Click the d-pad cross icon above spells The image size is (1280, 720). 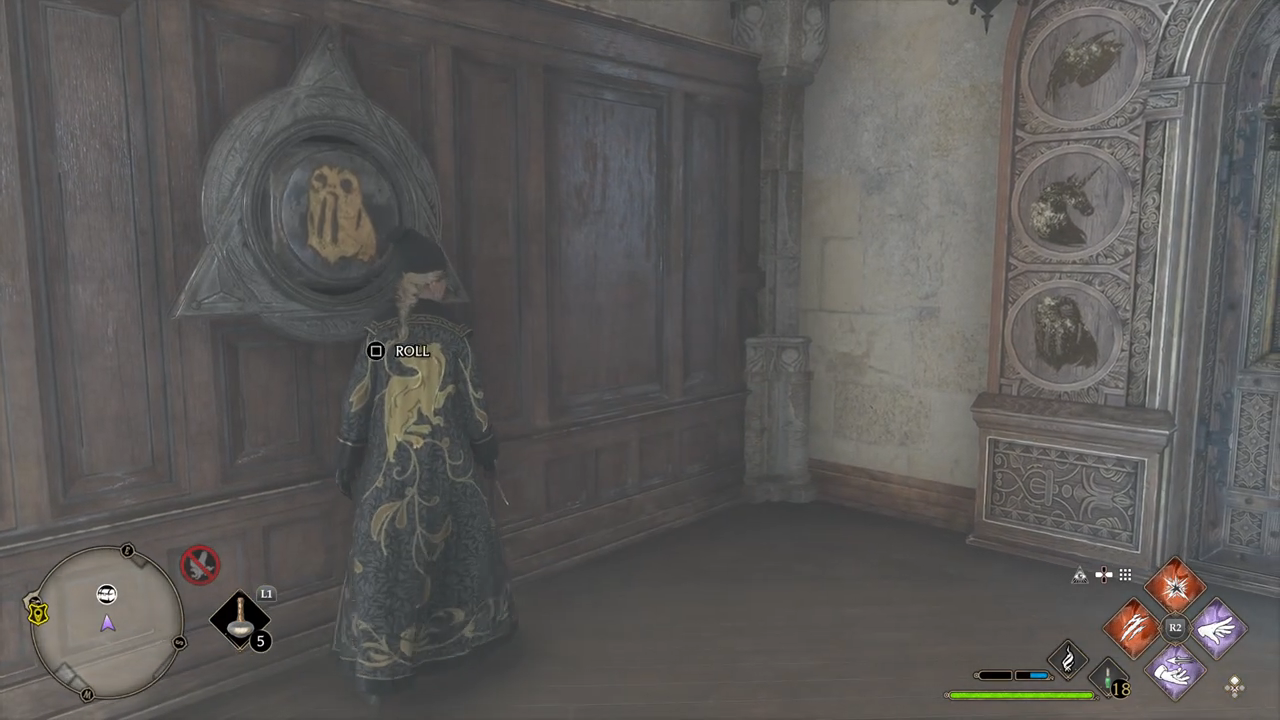pyautogui.click(x=1103, y=575)
